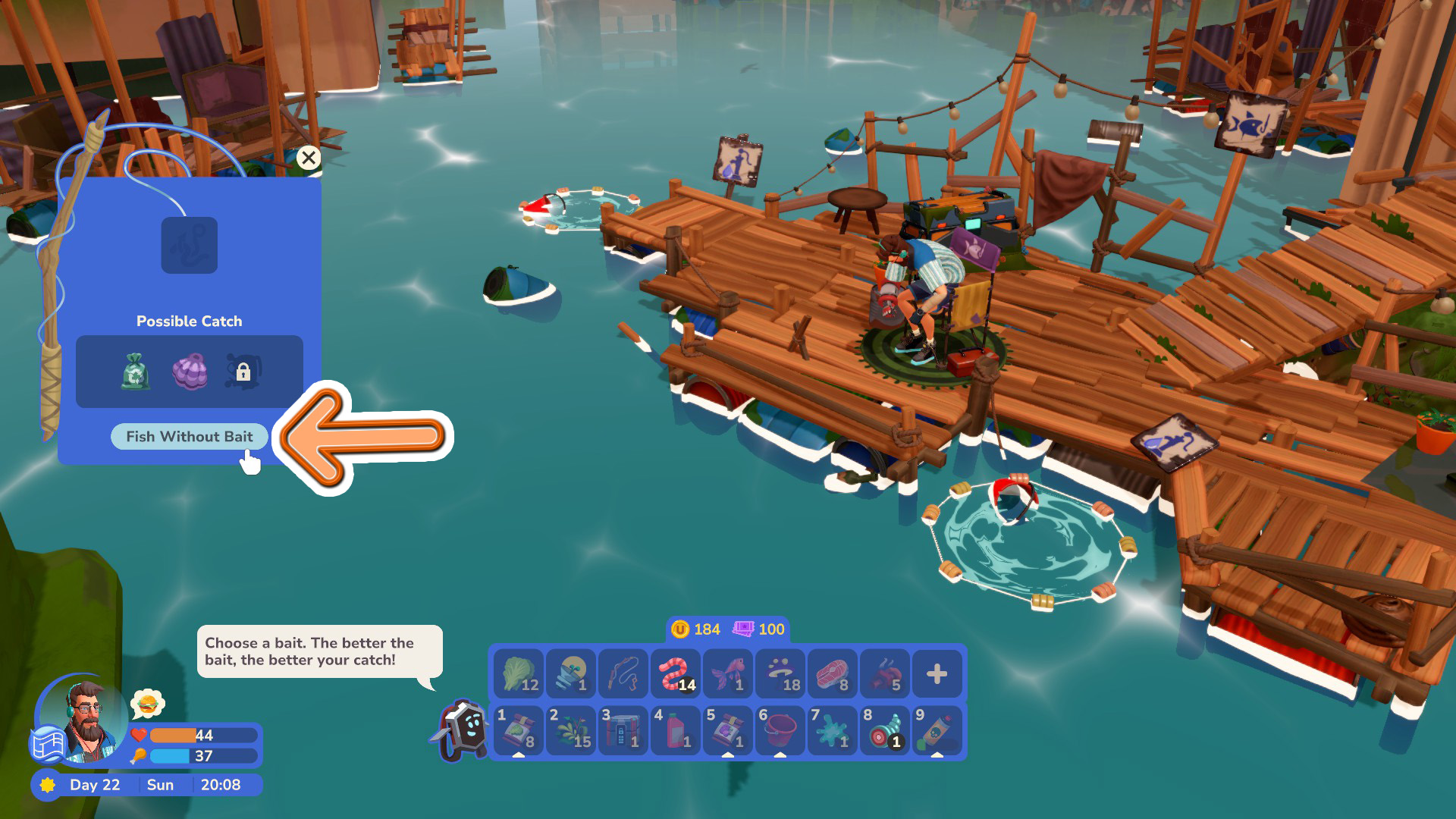Pick the teal splat item in slot 7
This screenshot has width=1456, height=819.
(832, 731)
